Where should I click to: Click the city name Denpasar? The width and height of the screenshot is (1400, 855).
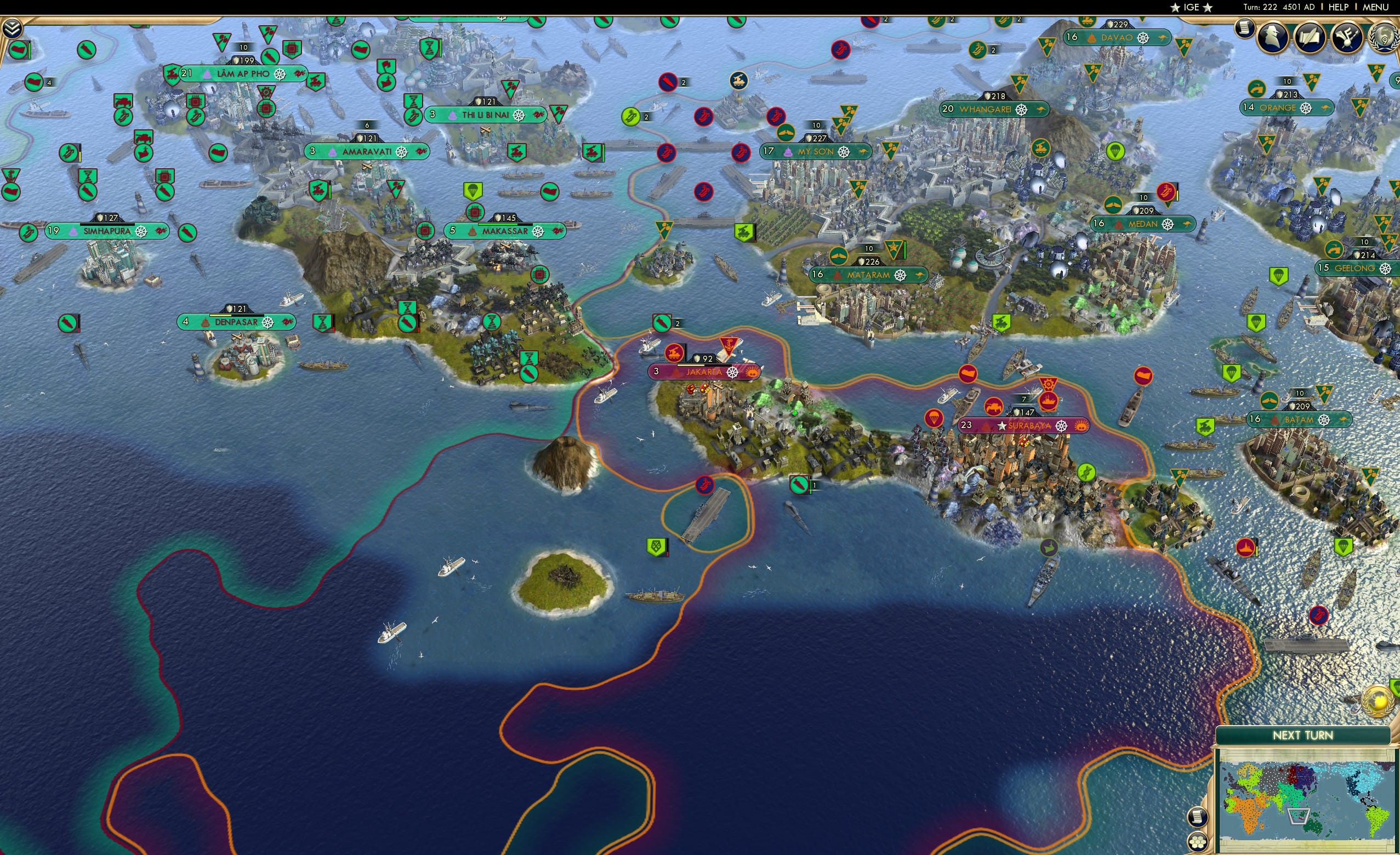click(238, 322)
